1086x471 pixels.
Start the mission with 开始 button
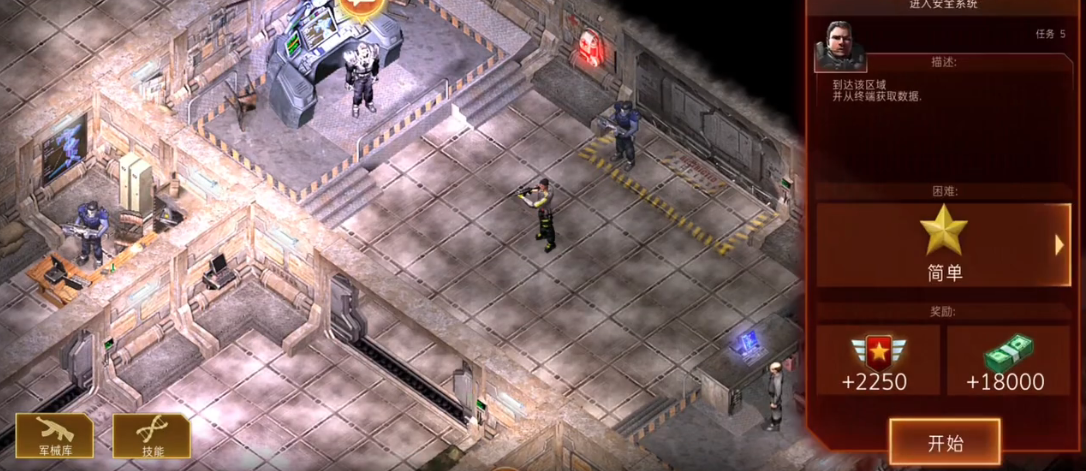tap(944, 442)
